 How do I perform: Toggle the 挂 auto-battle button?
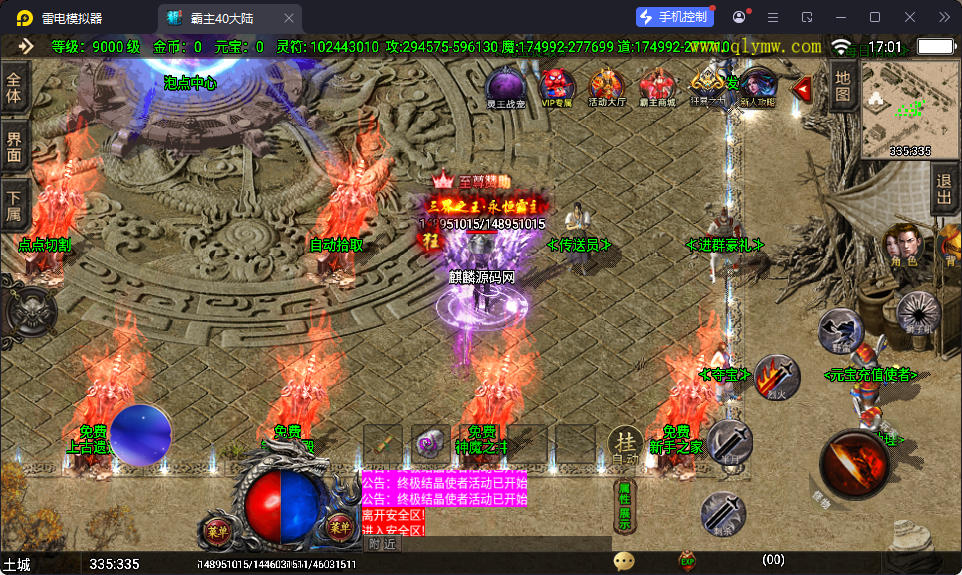(x=625, y=445)
